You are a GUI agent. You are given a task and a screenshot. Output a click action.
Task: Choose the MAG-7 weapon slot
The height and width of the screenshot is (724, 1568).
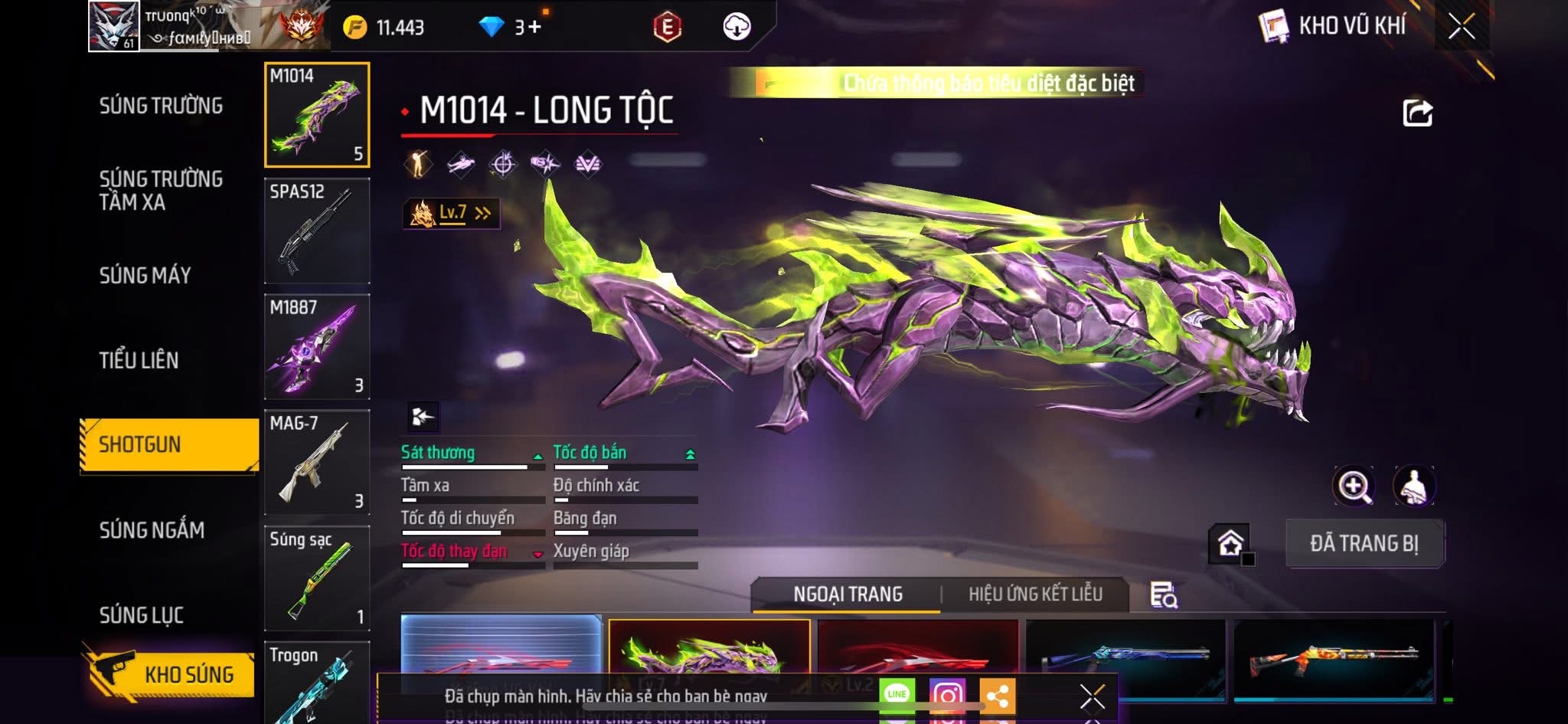[317, 462]
